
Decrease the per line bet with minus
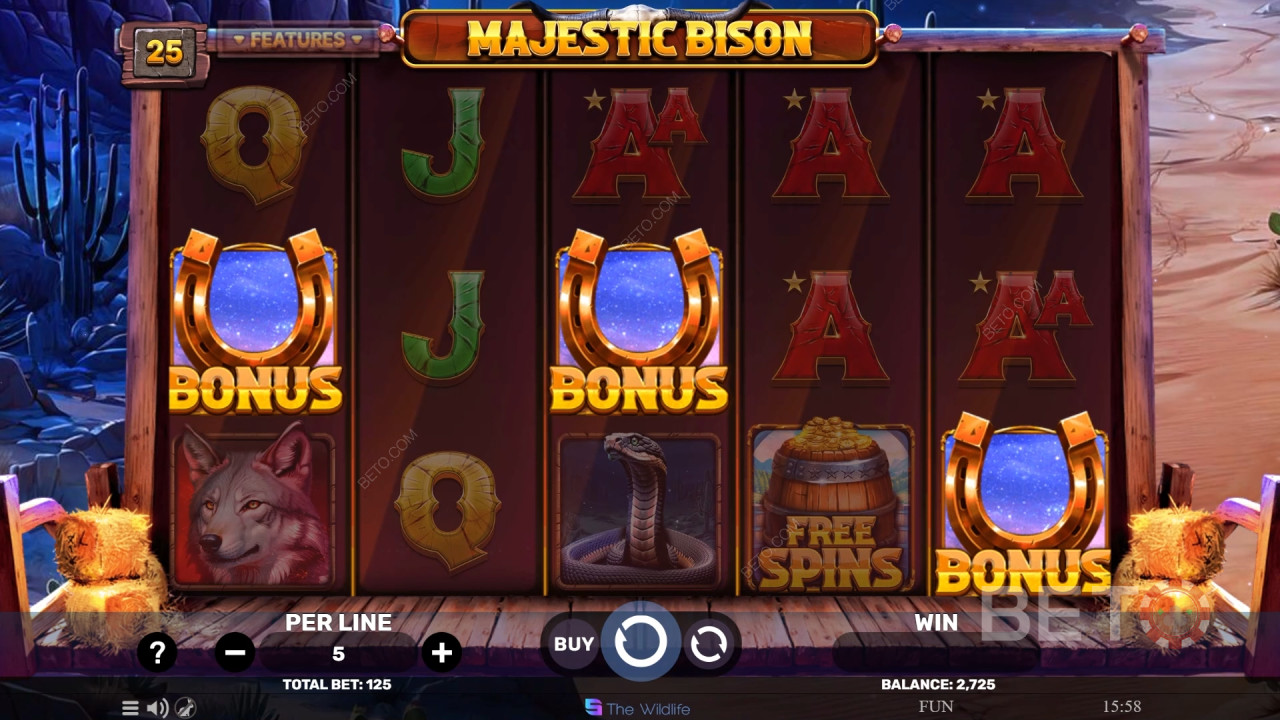235,654
